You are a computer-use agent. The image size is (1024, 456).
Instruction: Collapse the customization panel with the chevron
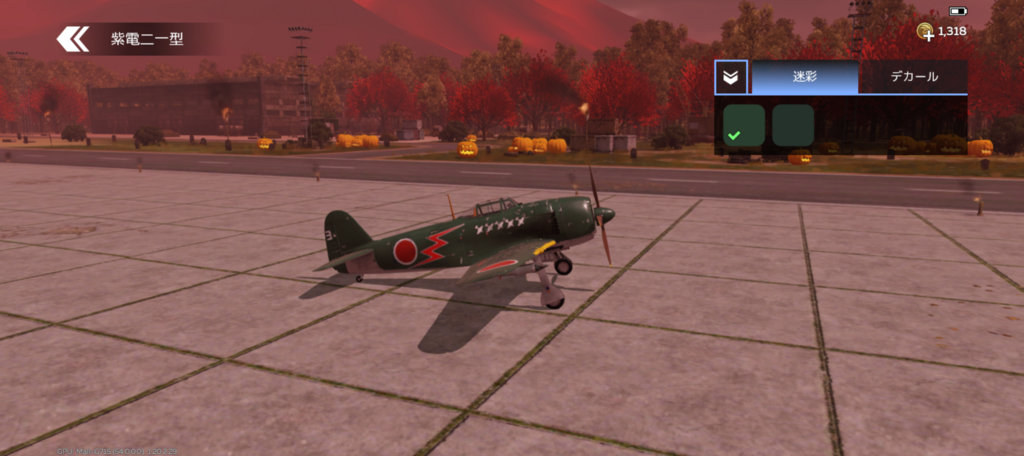click(731, 77)
